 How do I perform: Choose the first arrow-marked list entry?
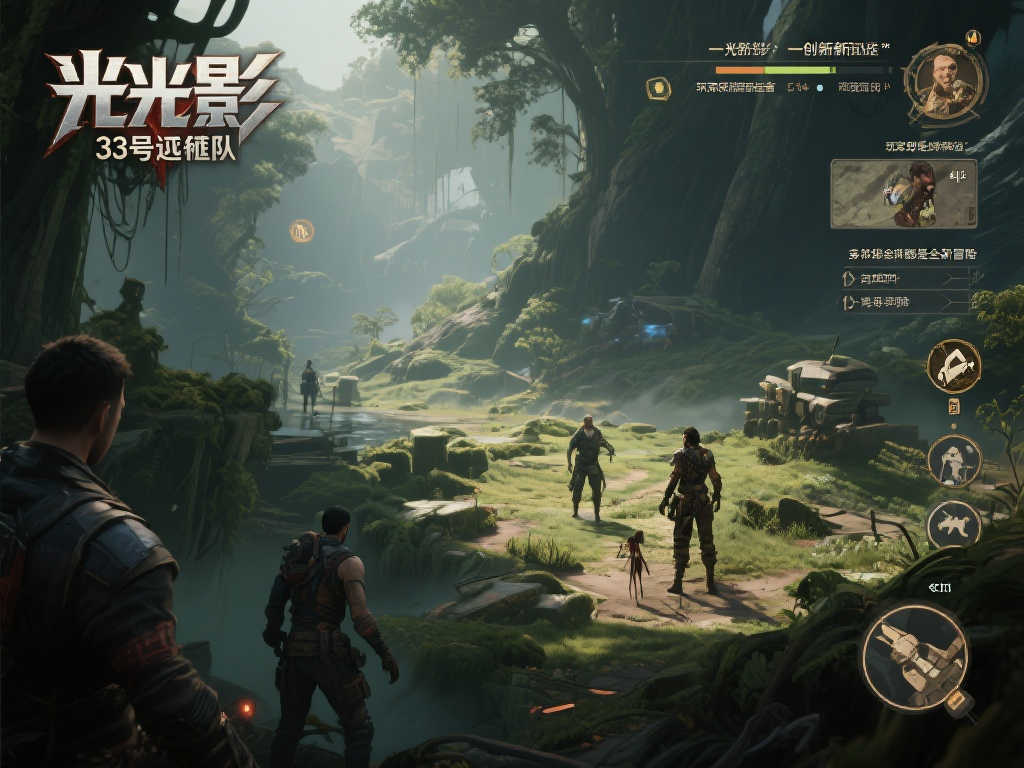click(x=907, y=277)
